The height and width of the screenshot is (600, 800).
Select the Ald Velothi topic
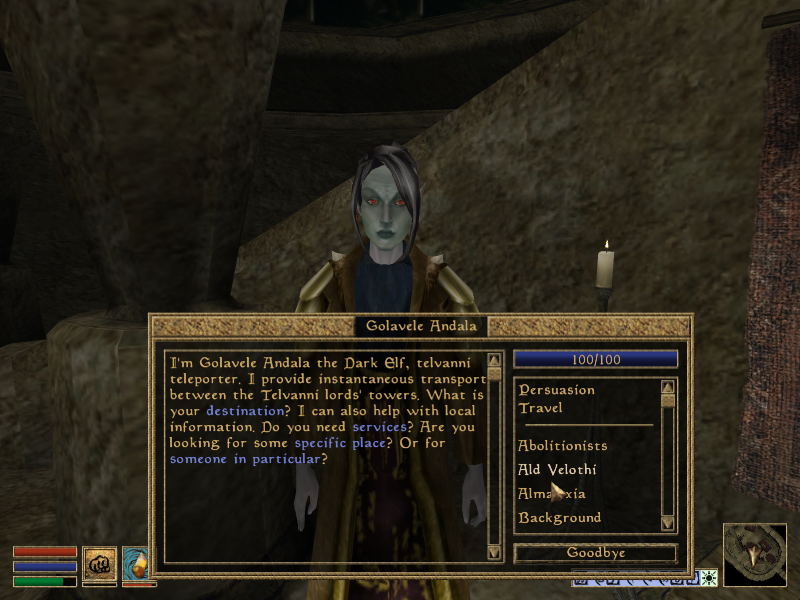(x=557, y=470)
